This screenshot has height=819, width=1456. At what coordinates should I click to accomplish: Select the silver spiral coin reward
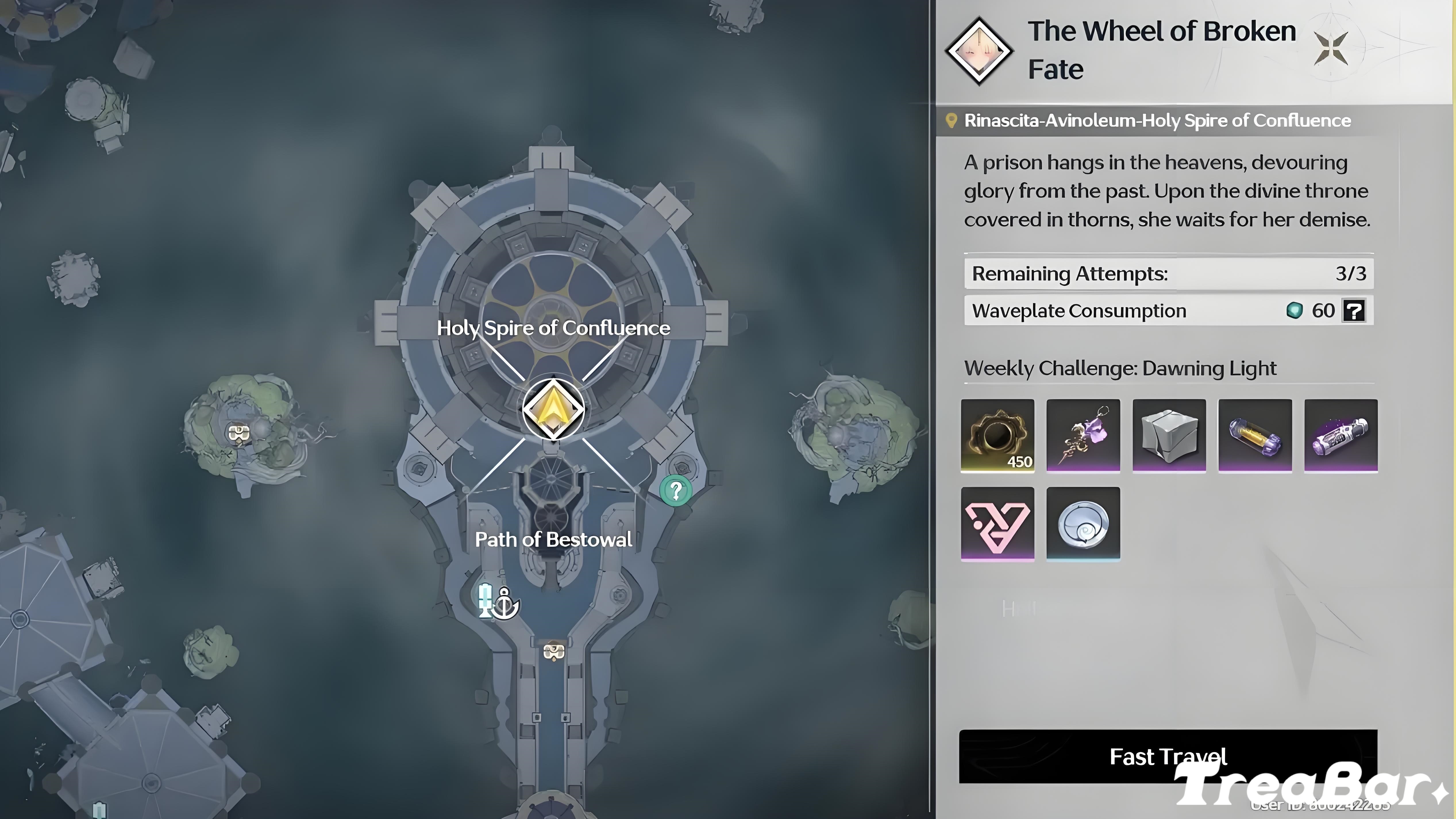pos(1083,524)
